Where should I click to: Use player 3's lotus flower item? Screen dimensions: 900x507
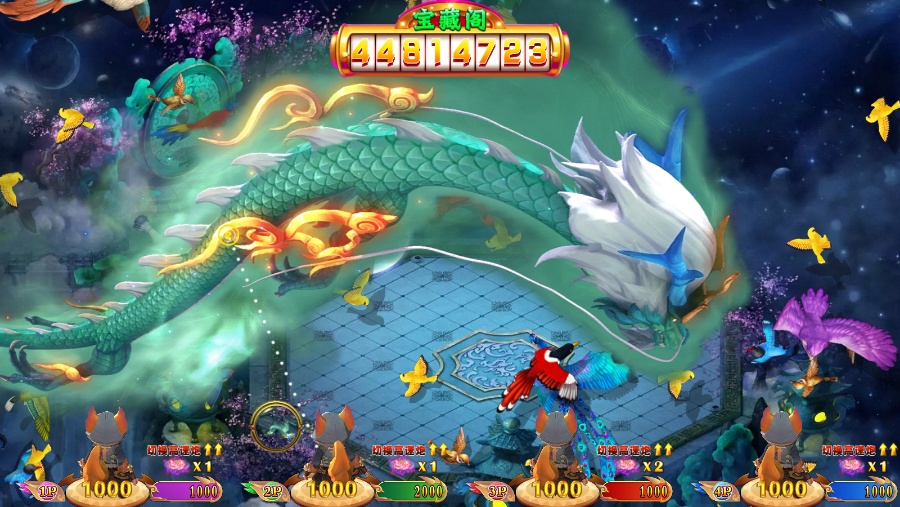tap(626, 467)
